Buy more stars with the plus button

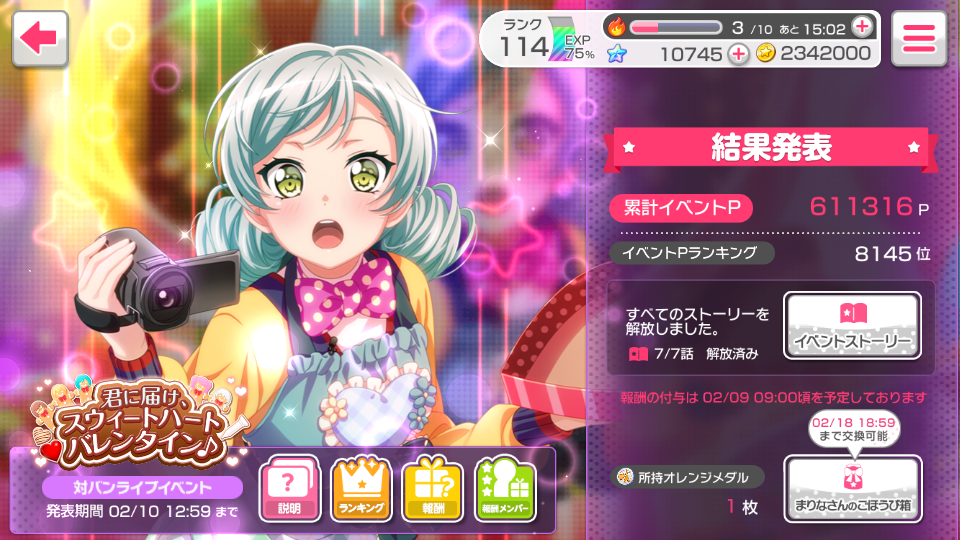click(738, 54)
